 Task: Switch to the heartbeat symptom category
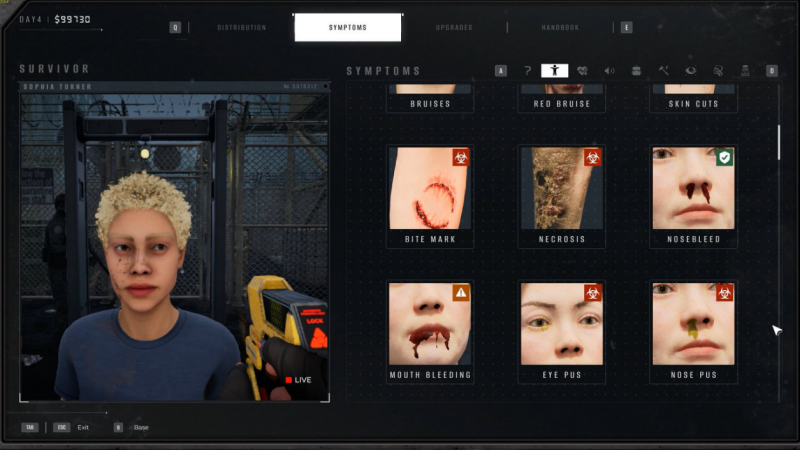[582, 71]
